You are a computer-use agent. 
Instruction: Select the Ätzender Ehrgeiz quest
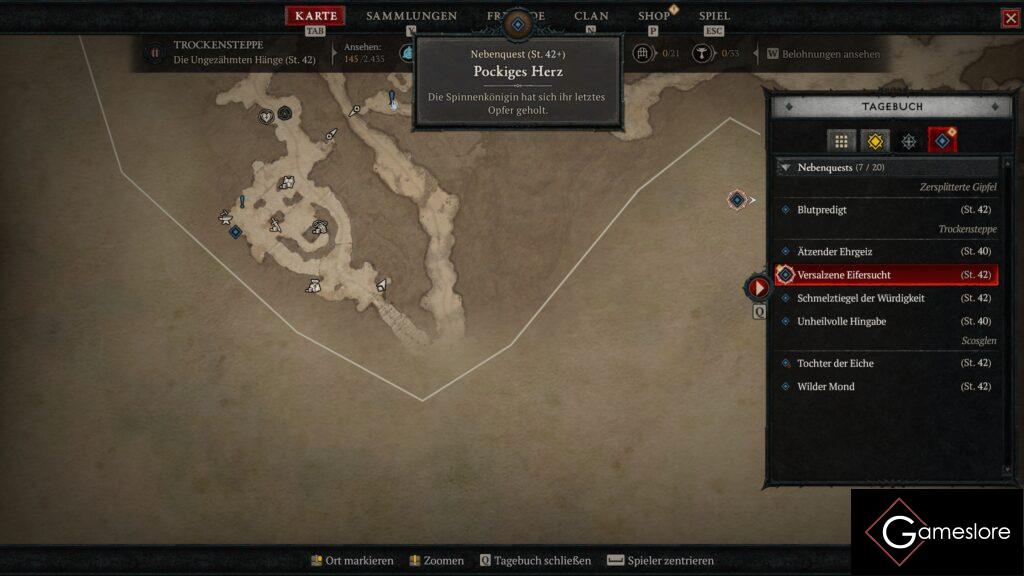(x=834, y=252)
